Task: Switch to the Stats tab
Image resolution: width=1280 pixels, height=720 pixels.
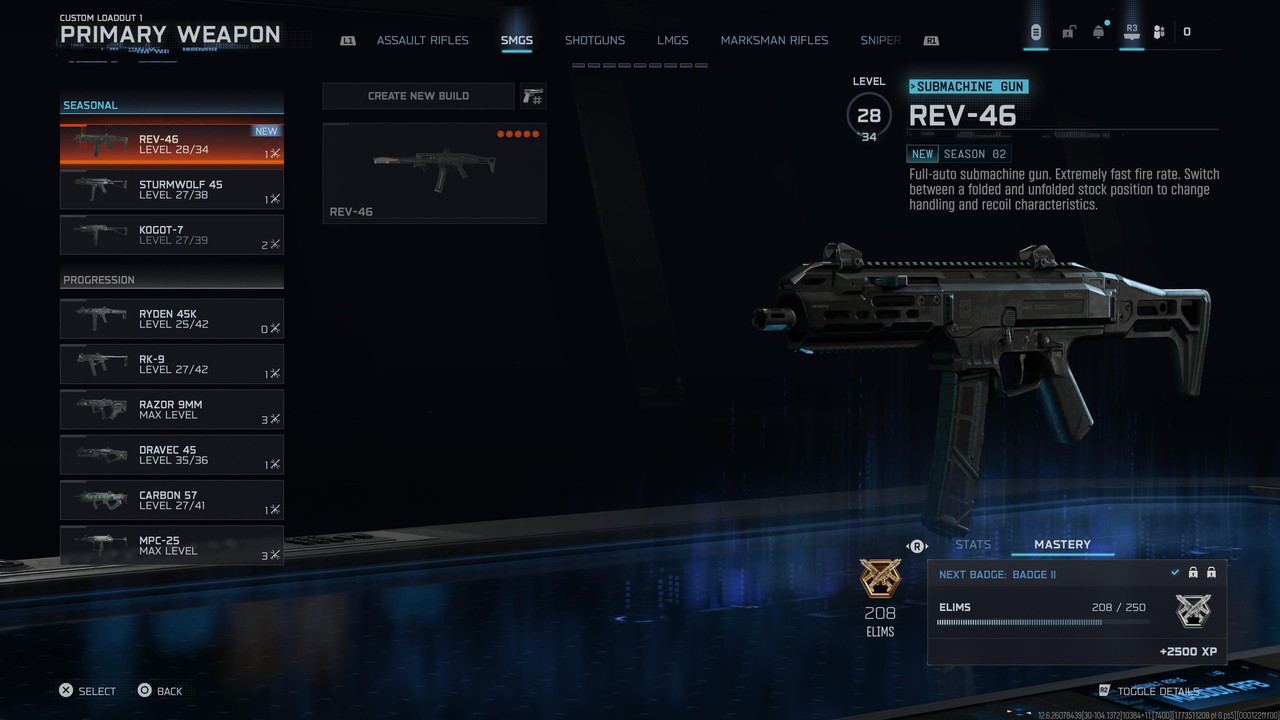Action: pos(973,545)
